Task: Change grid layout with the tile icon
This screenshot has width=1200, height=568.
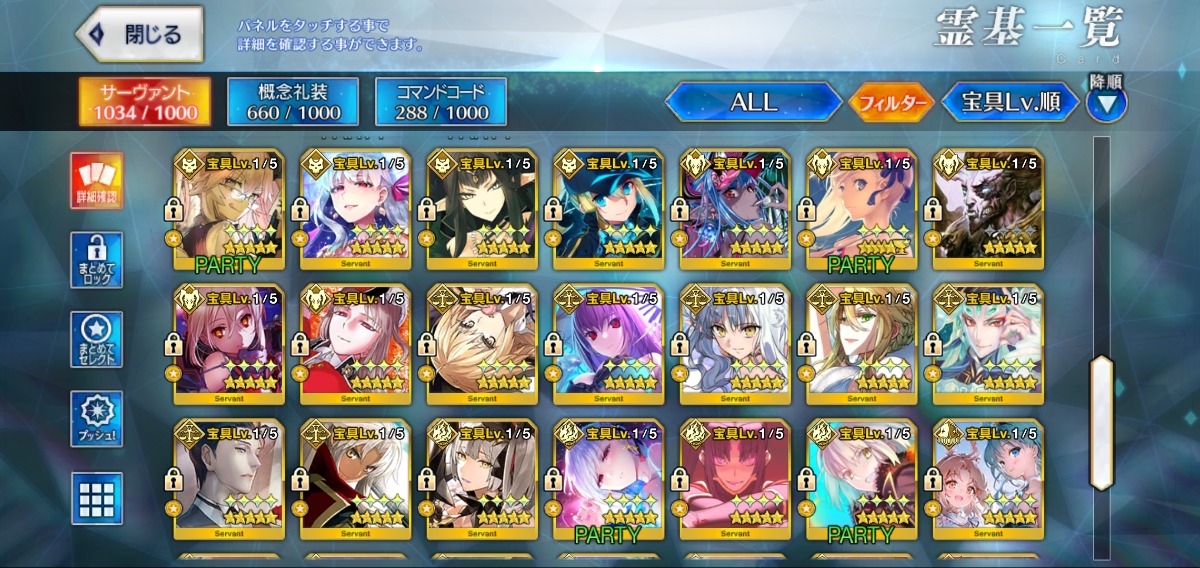Action: 97,499
